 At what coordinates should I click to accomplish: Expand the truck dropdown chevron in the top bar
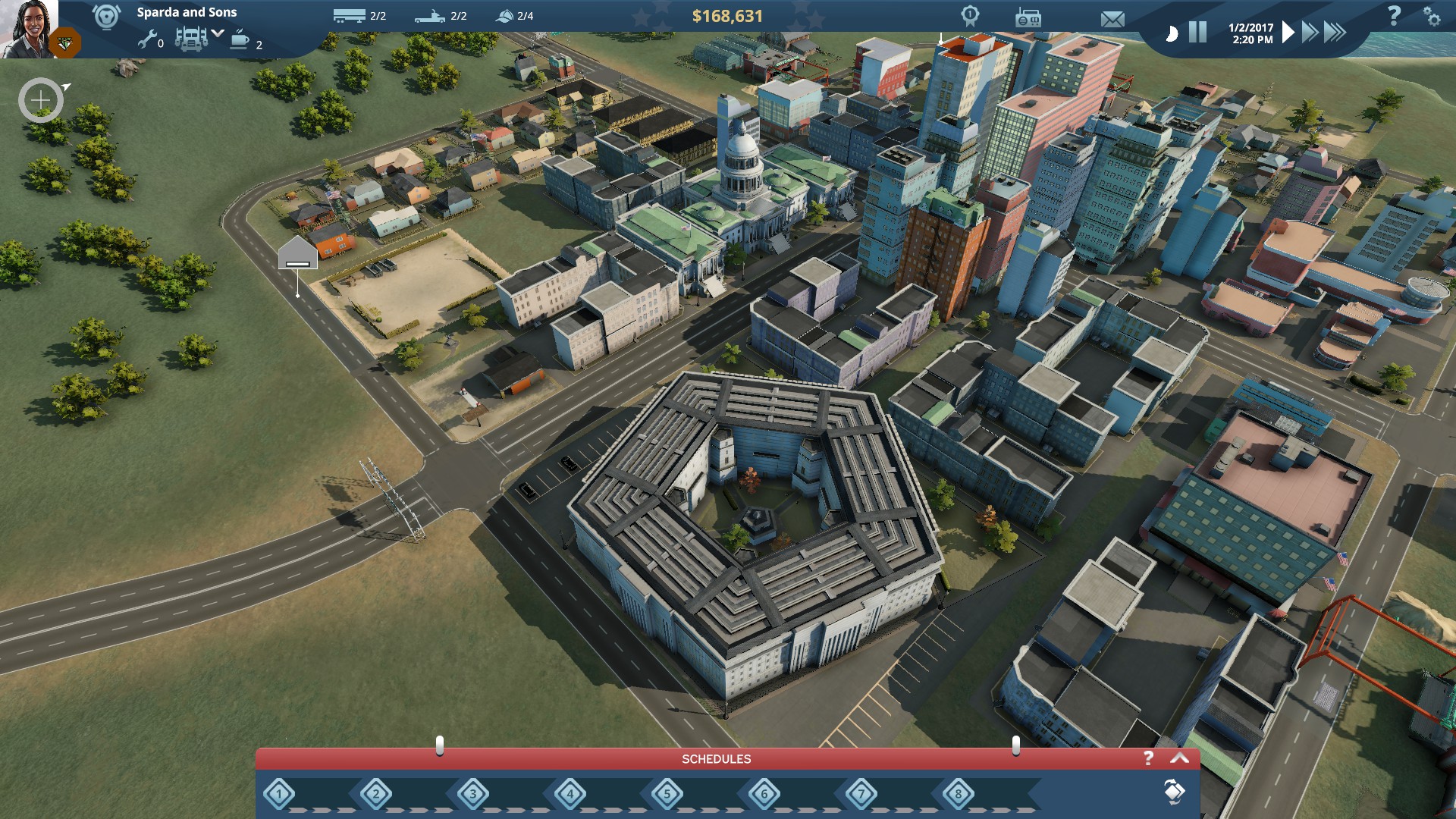tap(216, 33)
